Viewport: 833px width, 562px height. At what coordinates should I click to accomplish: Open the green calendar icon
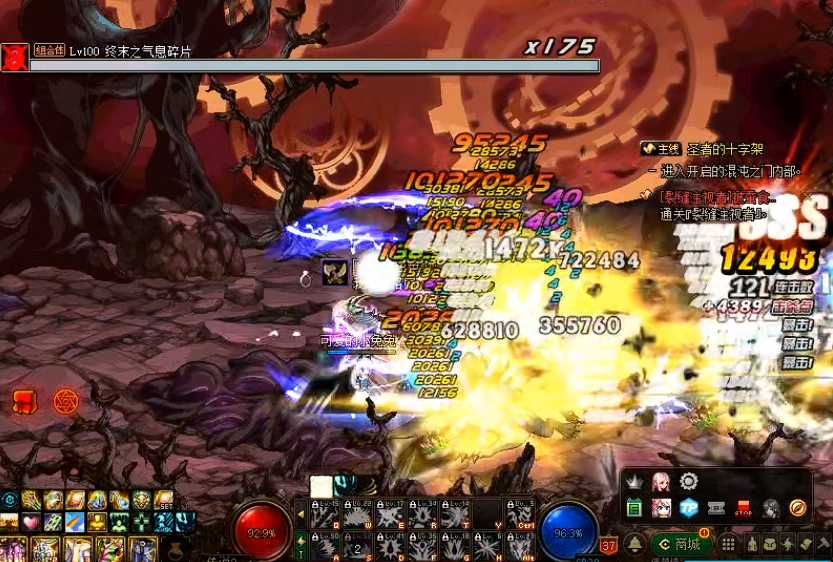(x=633, y=508)
